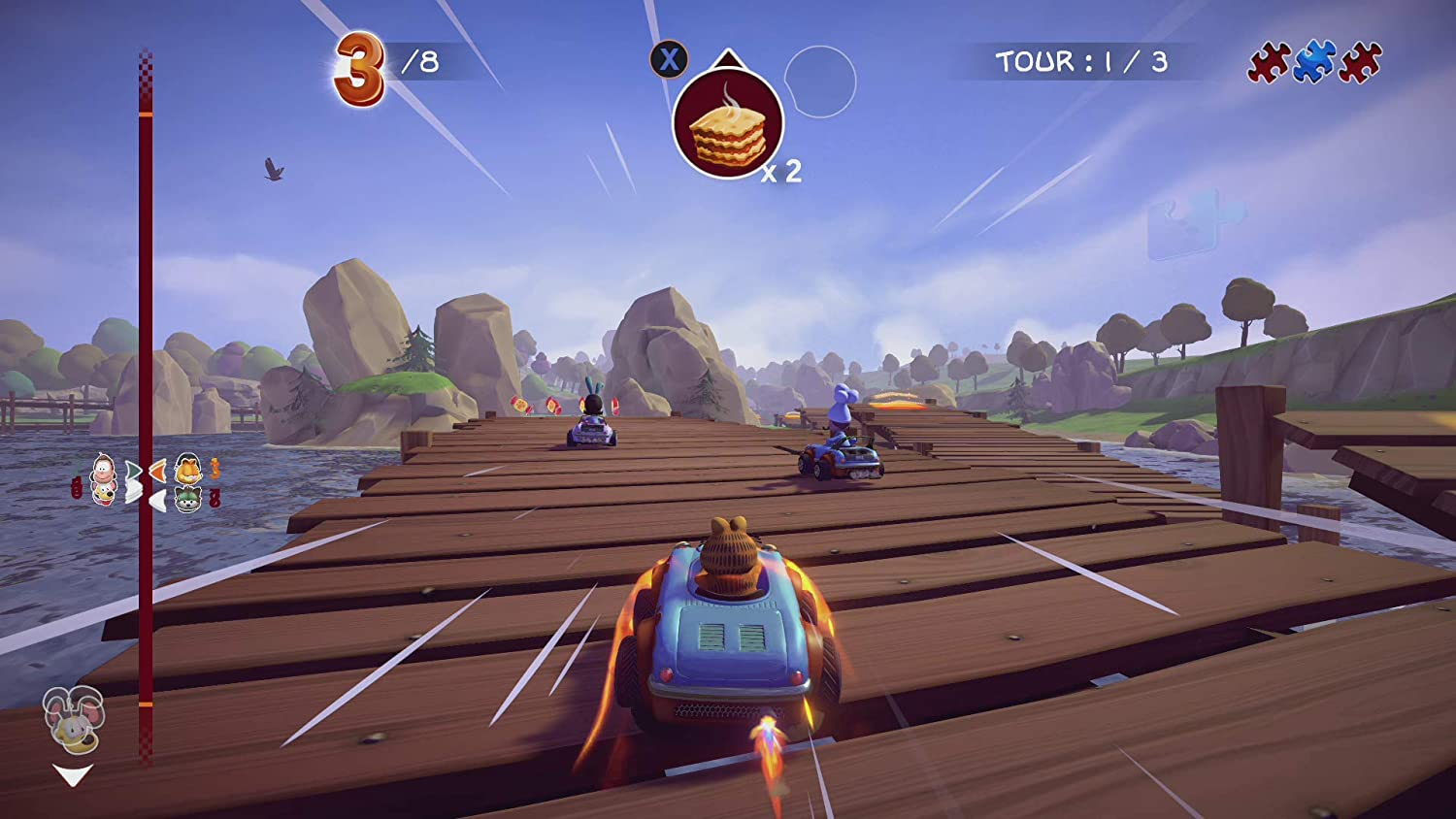This screenshot has width=1456, height=819.
Task: Click the faded puzzle piece above the dock
Action: pyautogui.click(x=1186, y=222)
